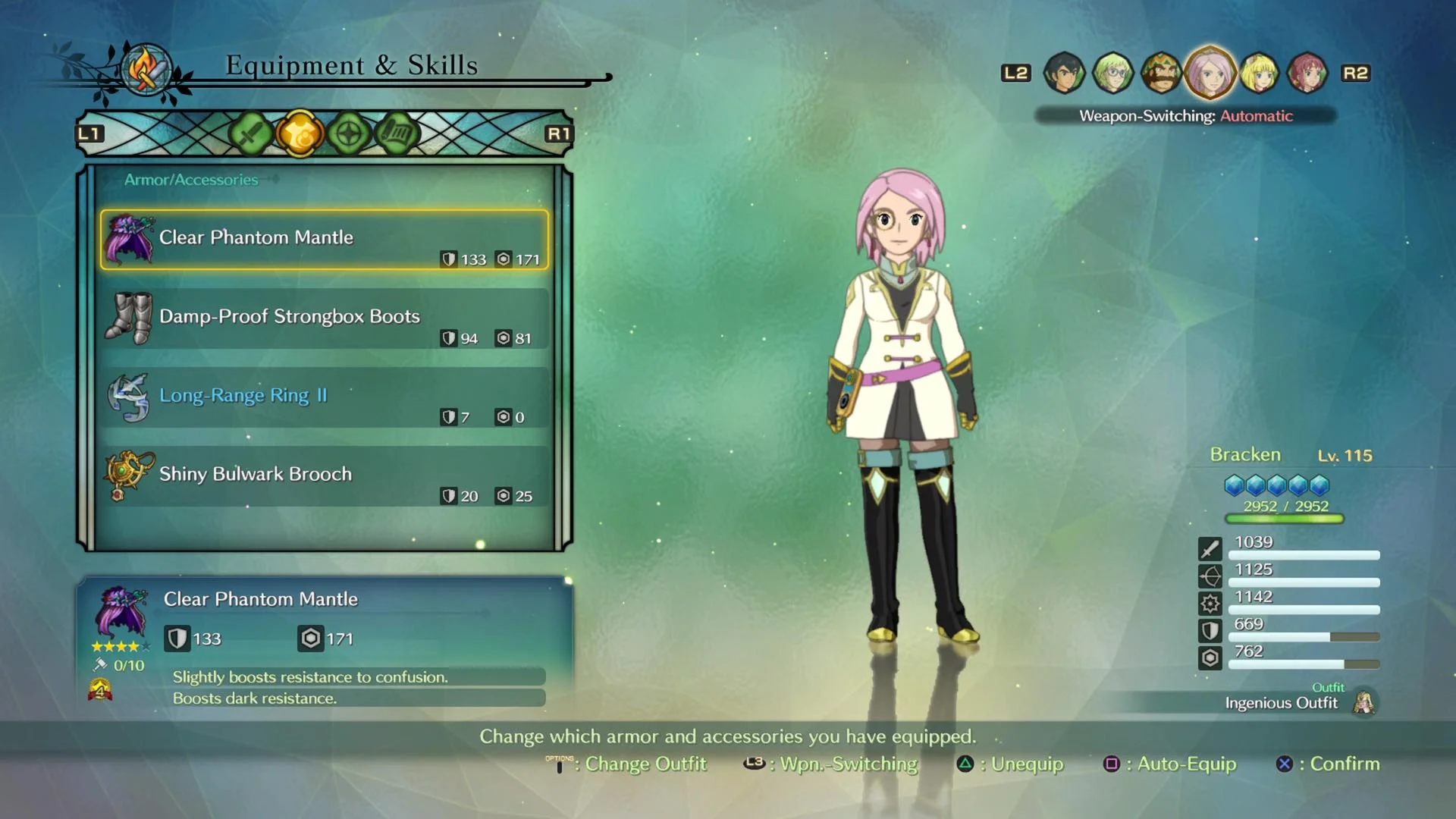Click the pink-haired Bracken portrait
The height and width of the screenshot is (819, 1456).
point(1210,73)
